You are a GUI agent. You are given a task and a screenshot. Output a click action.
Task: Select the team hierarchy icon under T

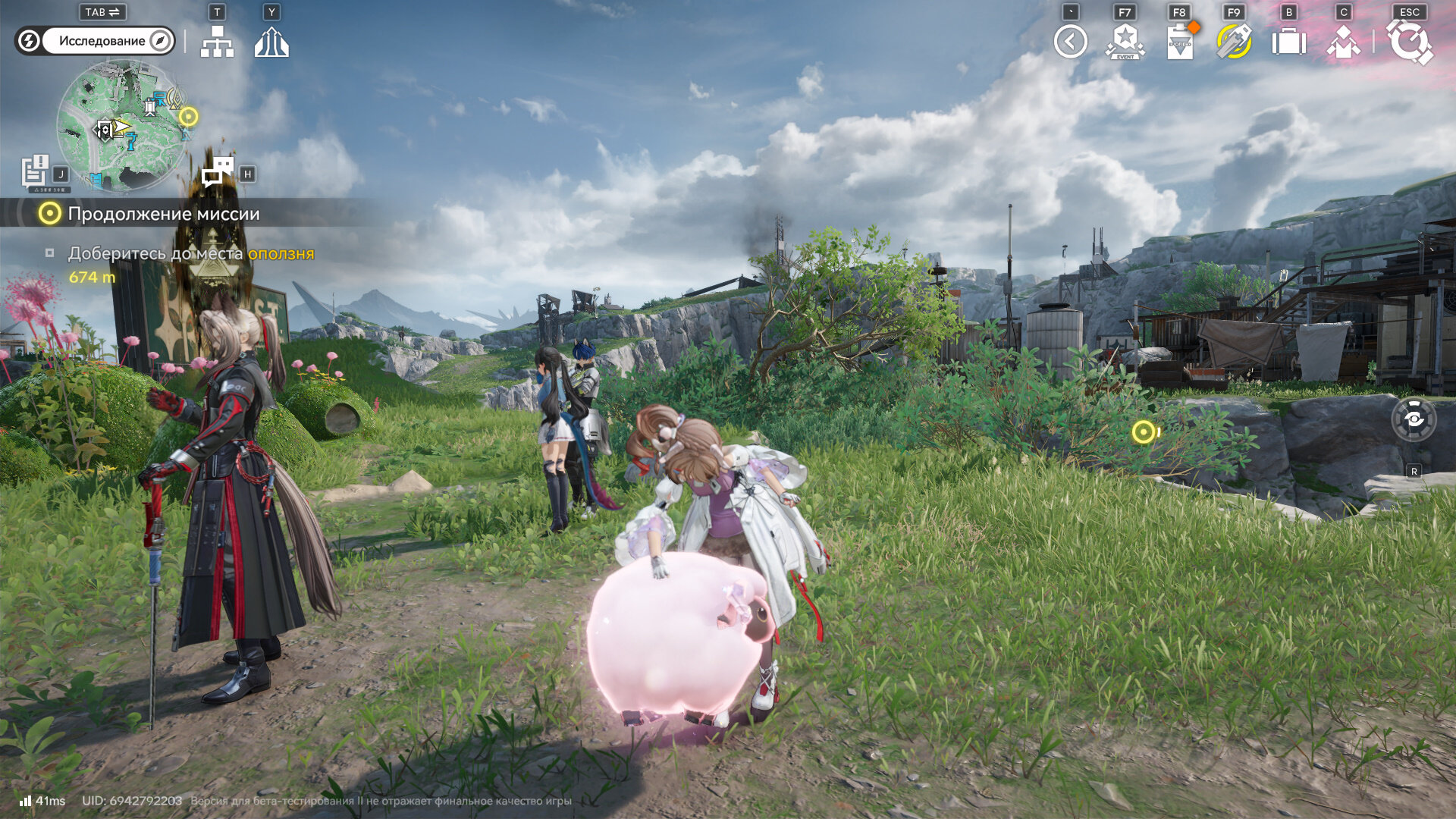219,43
